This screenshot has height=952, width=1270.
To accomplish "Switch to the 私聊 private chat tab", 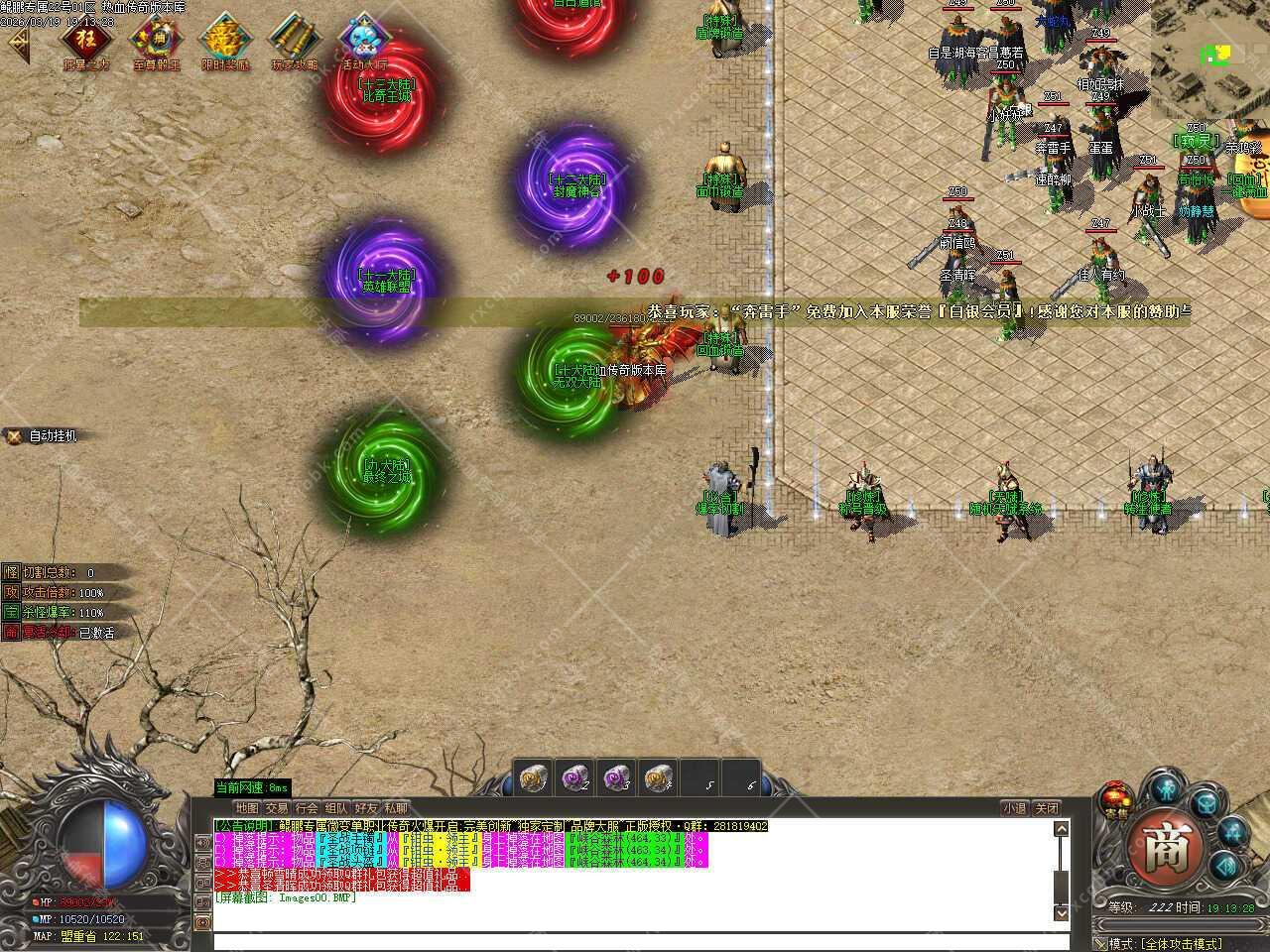I will (396, 808).
